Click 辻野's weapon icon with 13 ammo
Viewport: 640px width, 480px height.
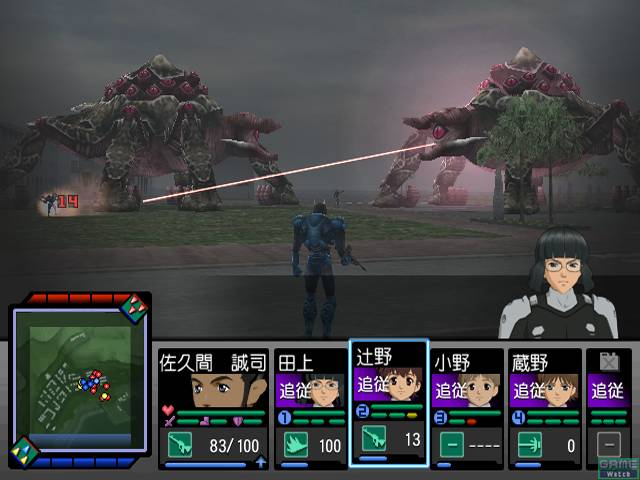[371, 440]
